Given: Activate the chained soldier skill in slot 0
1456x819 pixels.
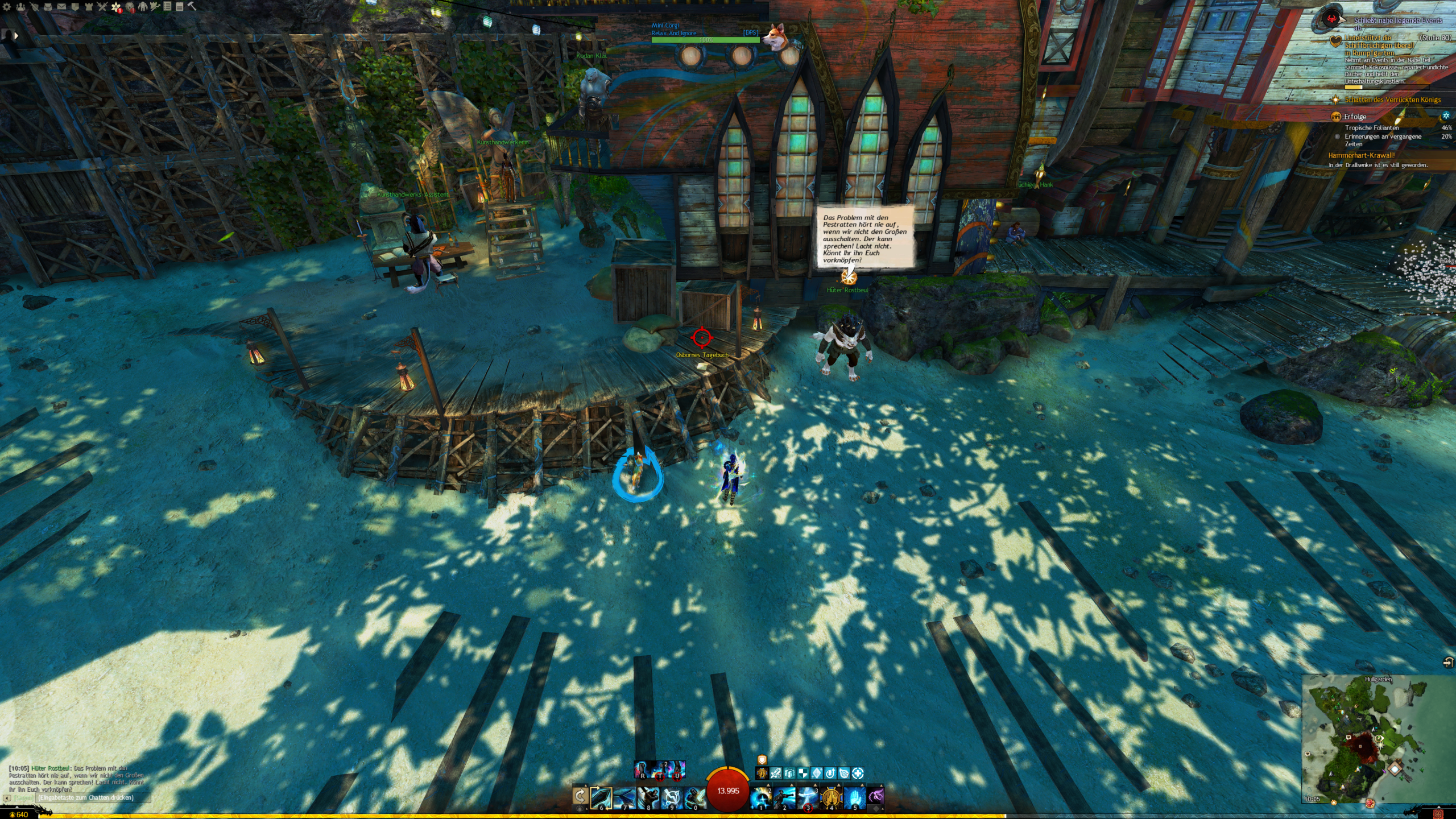Looking at the screenshot, I should pos(694,797).
